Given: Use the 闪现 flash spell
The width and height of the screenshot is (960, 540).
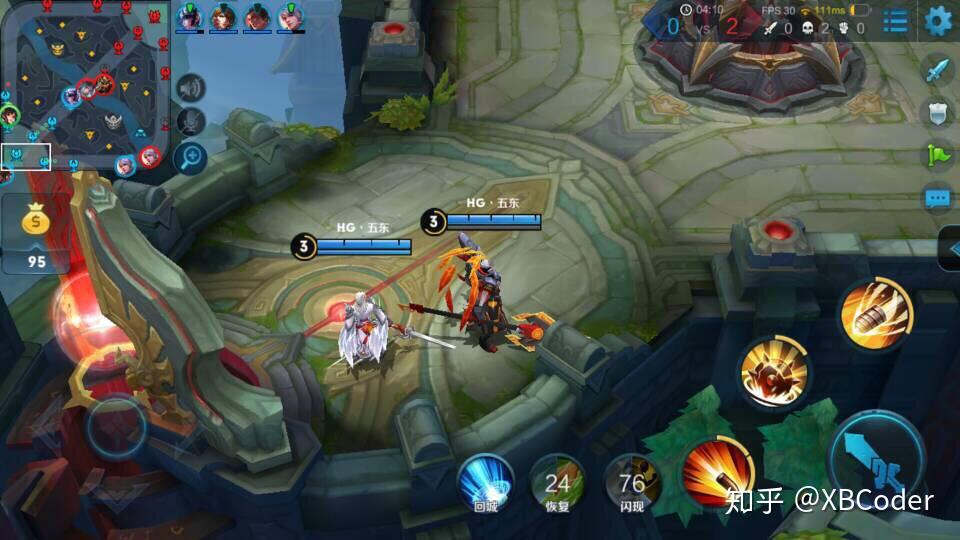Looking at the screenshot, I should (x=632, y=482).
